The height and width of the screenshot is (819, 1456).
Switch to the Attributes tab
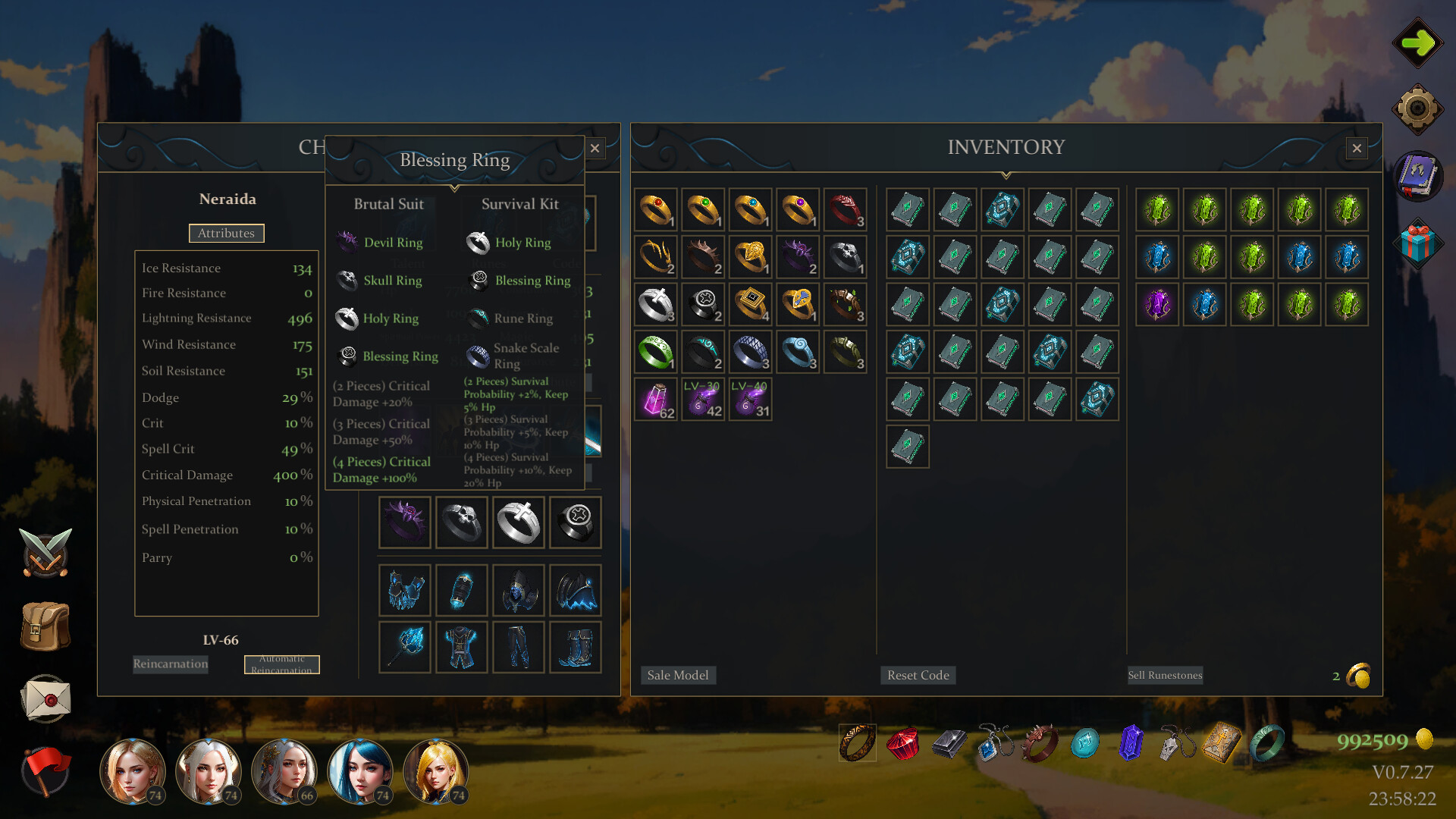pos(226,233)
